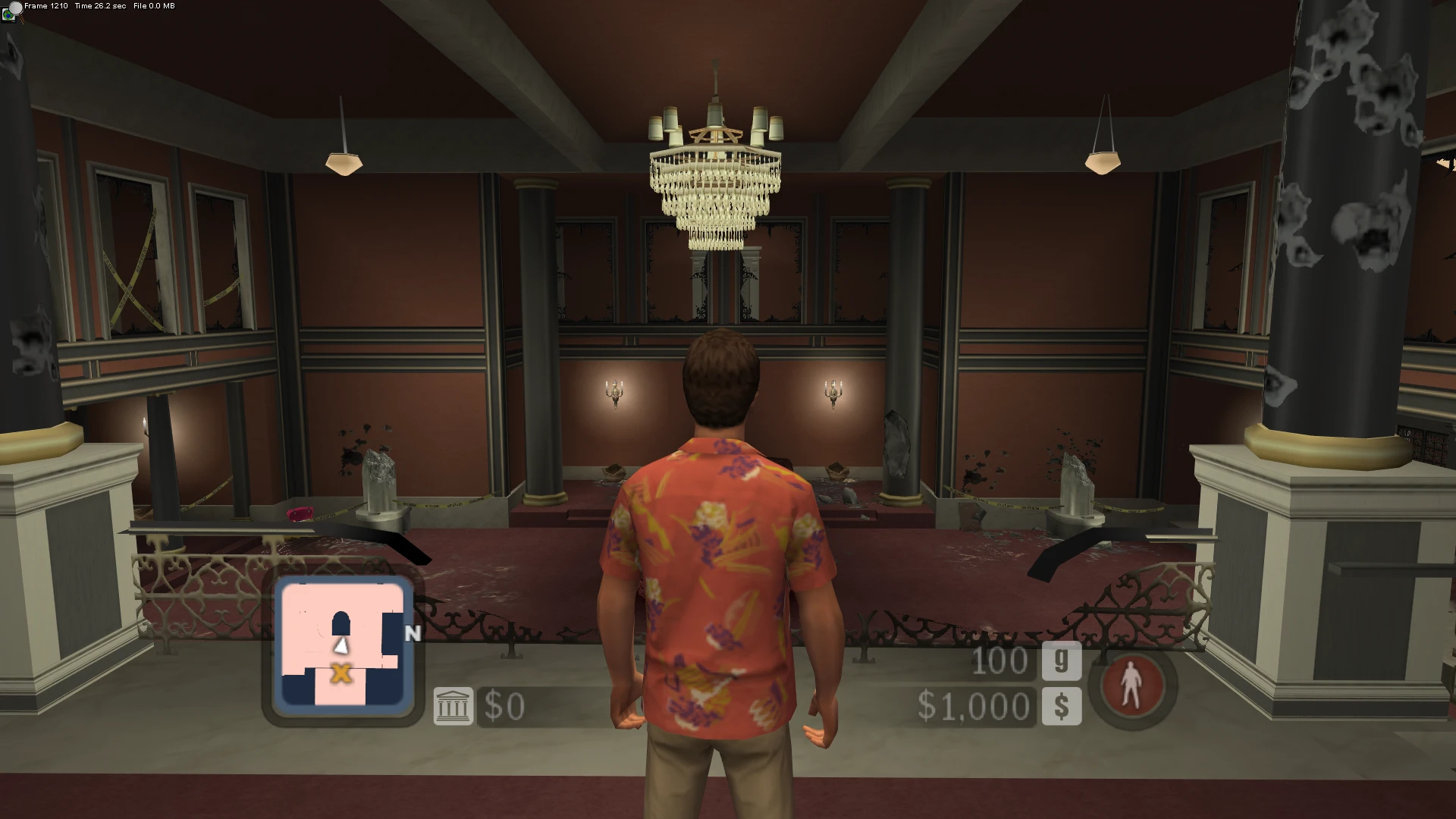
Task: Click the 'File 0.0 MB' indicator
Action: click(152, 5)
